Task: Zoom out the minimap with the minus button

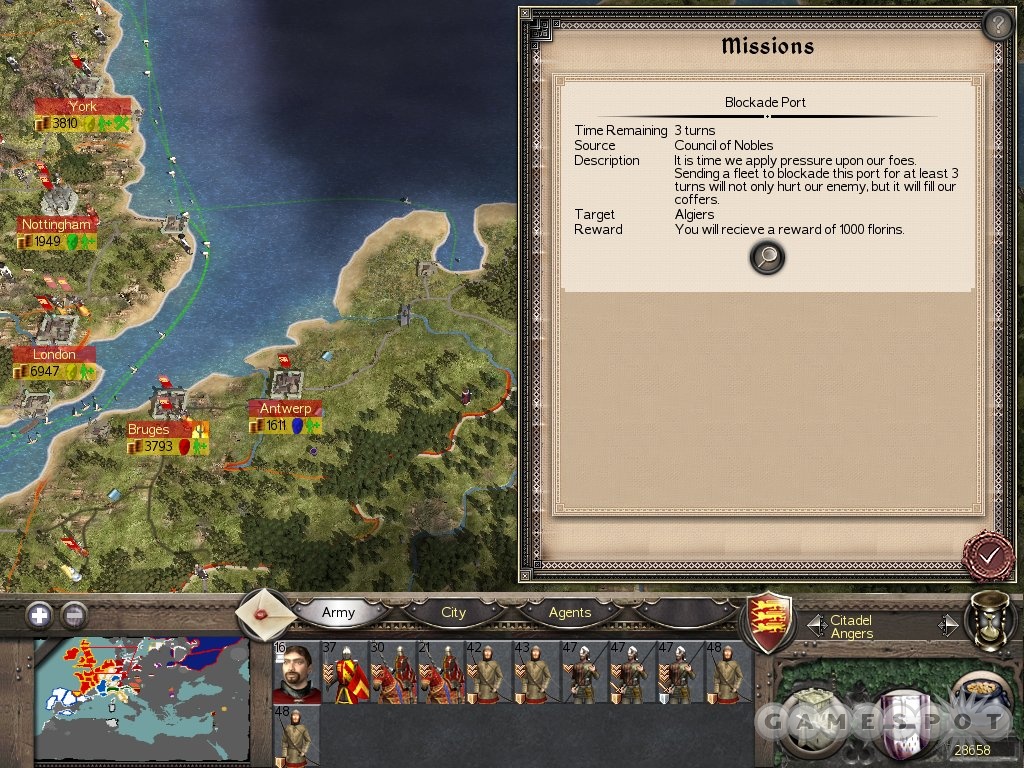Action: [74, 615]
